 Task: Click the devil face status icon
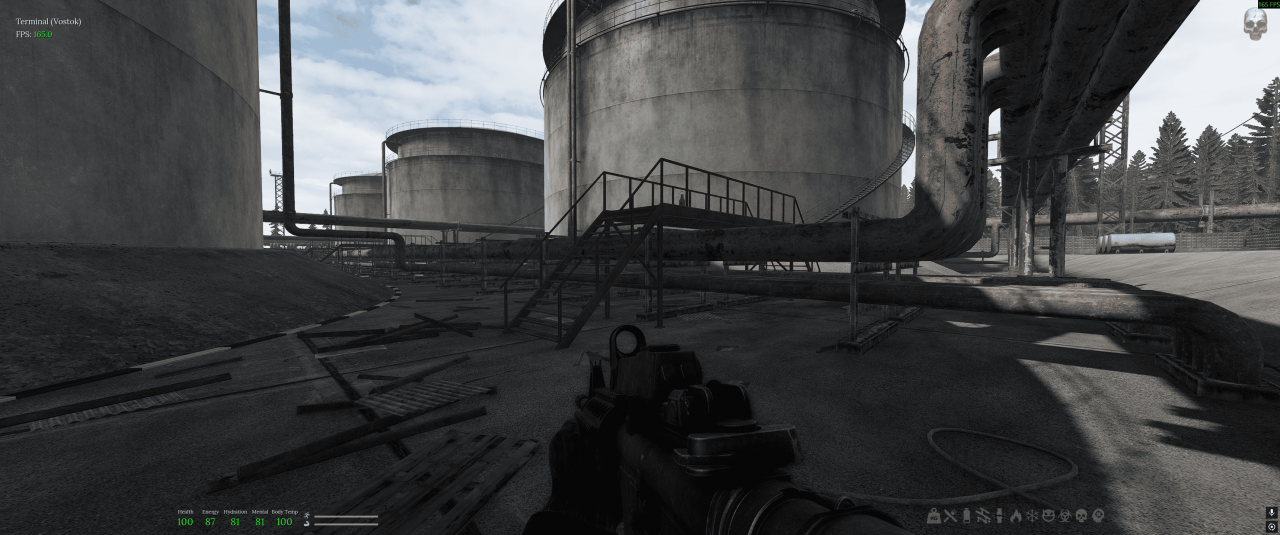[1048, 516]
